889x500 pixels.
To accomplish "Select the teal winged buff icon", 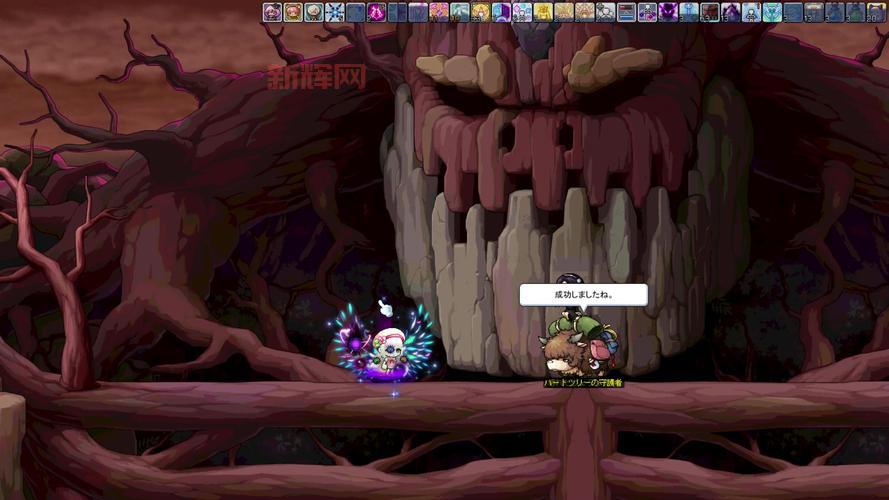I will point(772,12).
